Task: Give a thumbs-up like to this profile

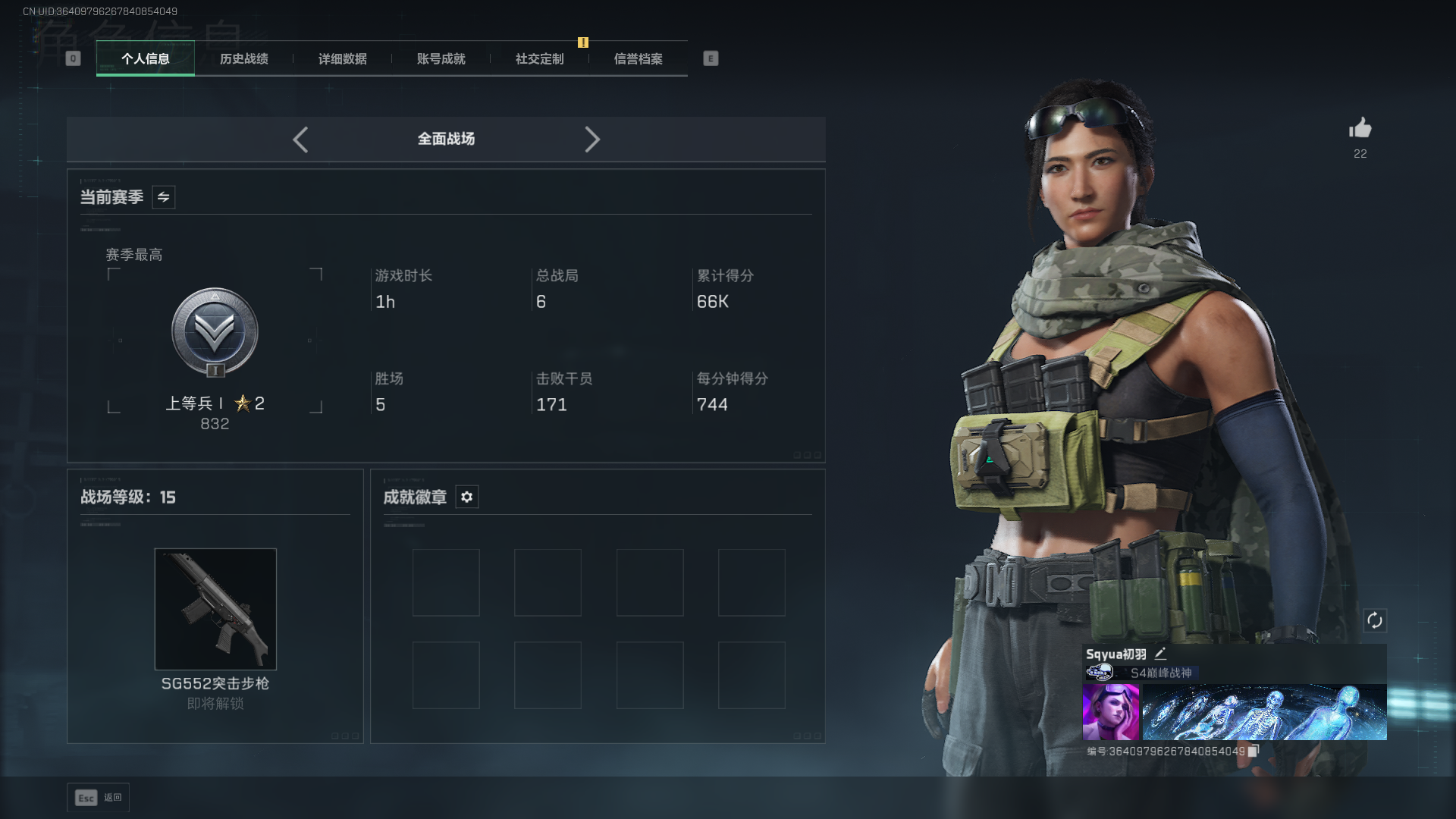Action: [1360, 129]
